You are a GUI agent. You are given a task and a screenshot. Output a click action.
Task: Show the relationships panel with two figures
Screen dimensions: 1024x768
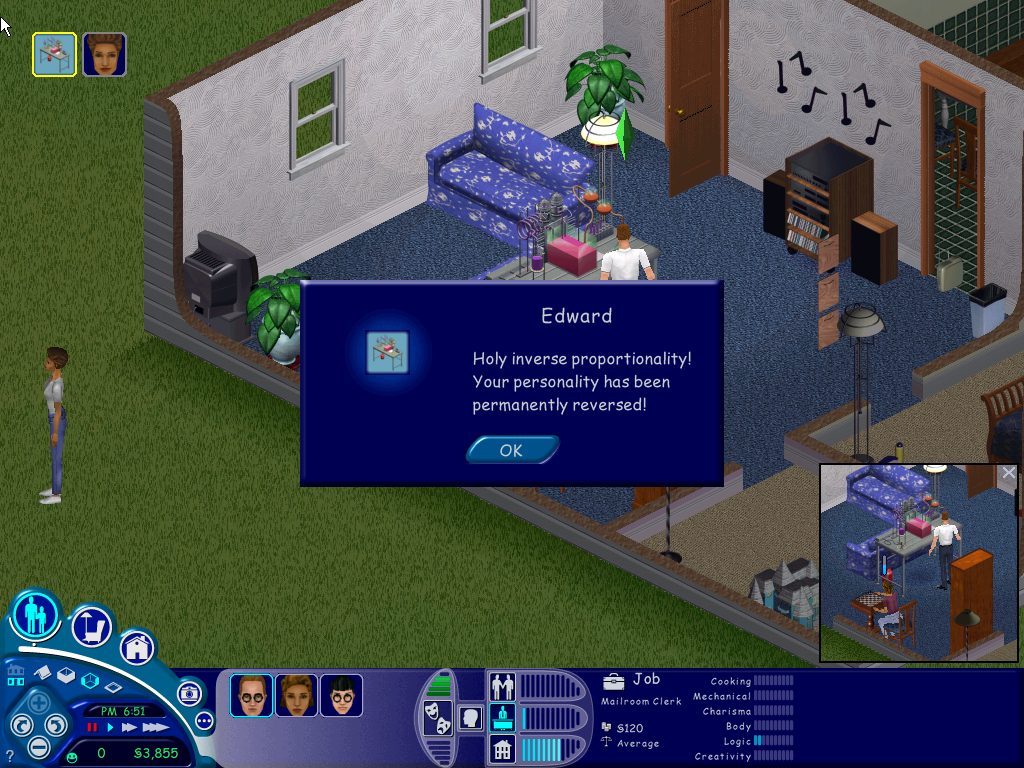tap(501, 686)
